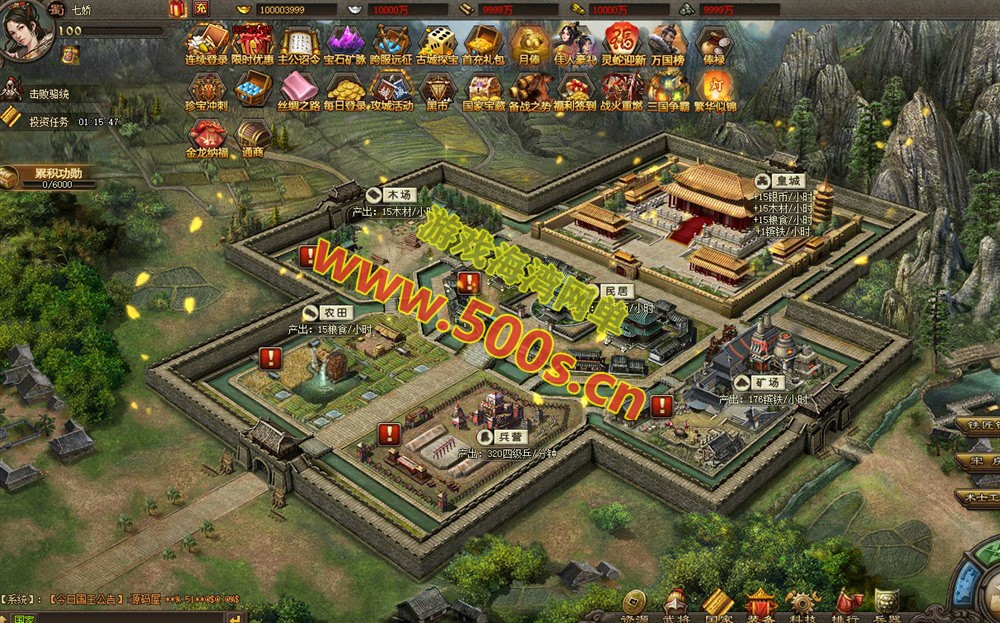The width and height of the screenshot is (1000, 623).
Task: Open the 击败骆统 quest tracker
Action: tap(48, 94)
